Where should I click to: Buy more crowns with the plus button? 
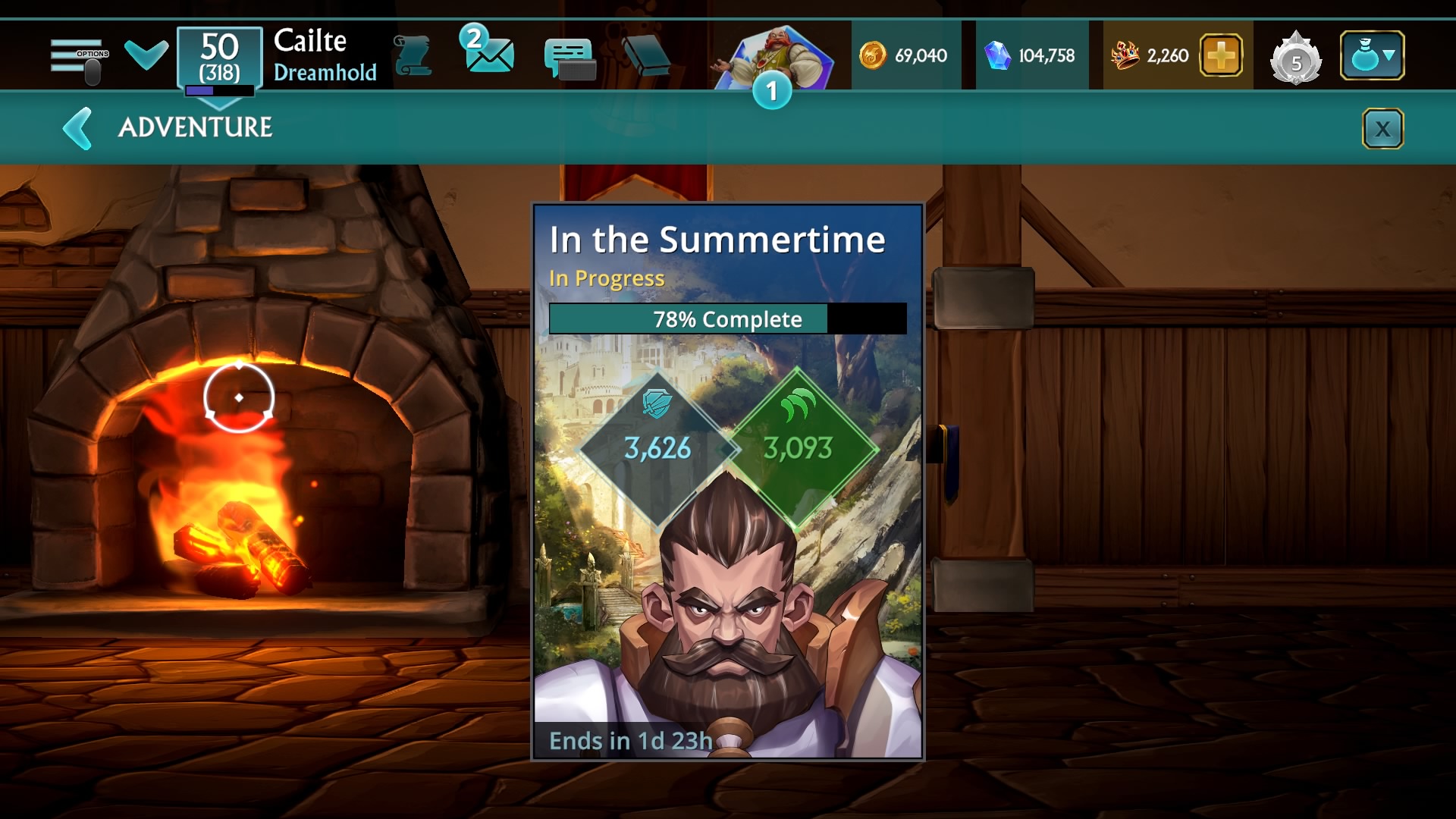point(1220,56)
